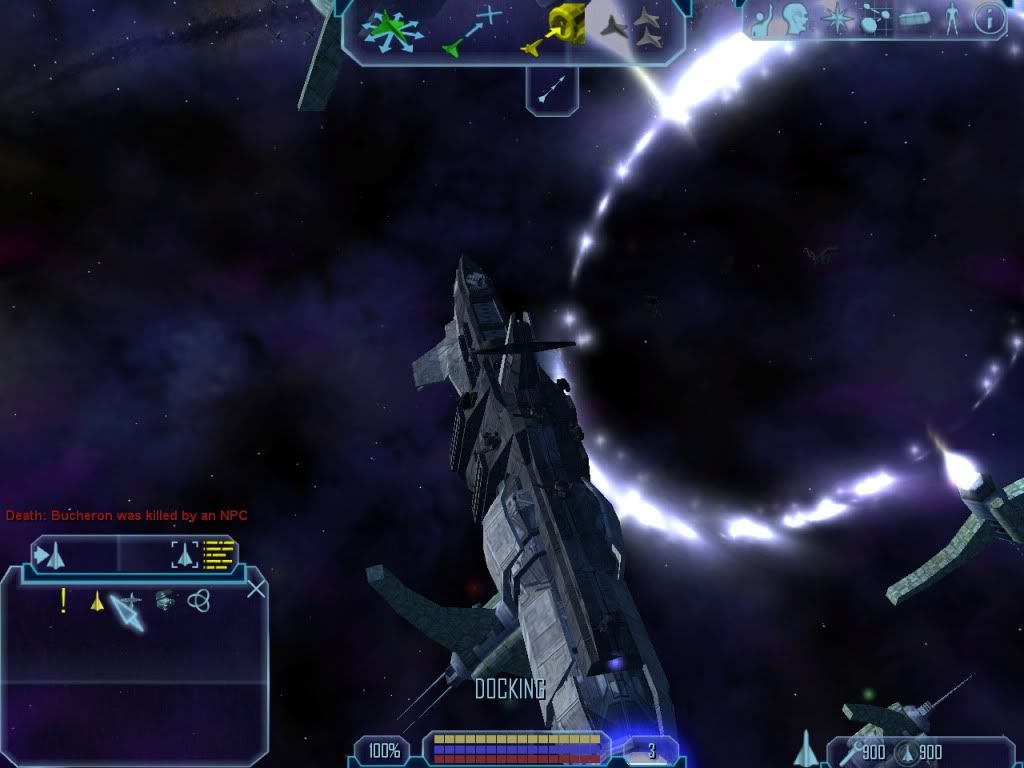
Task: Open the Reputation standing-figure icon
Action: (951, 20)
